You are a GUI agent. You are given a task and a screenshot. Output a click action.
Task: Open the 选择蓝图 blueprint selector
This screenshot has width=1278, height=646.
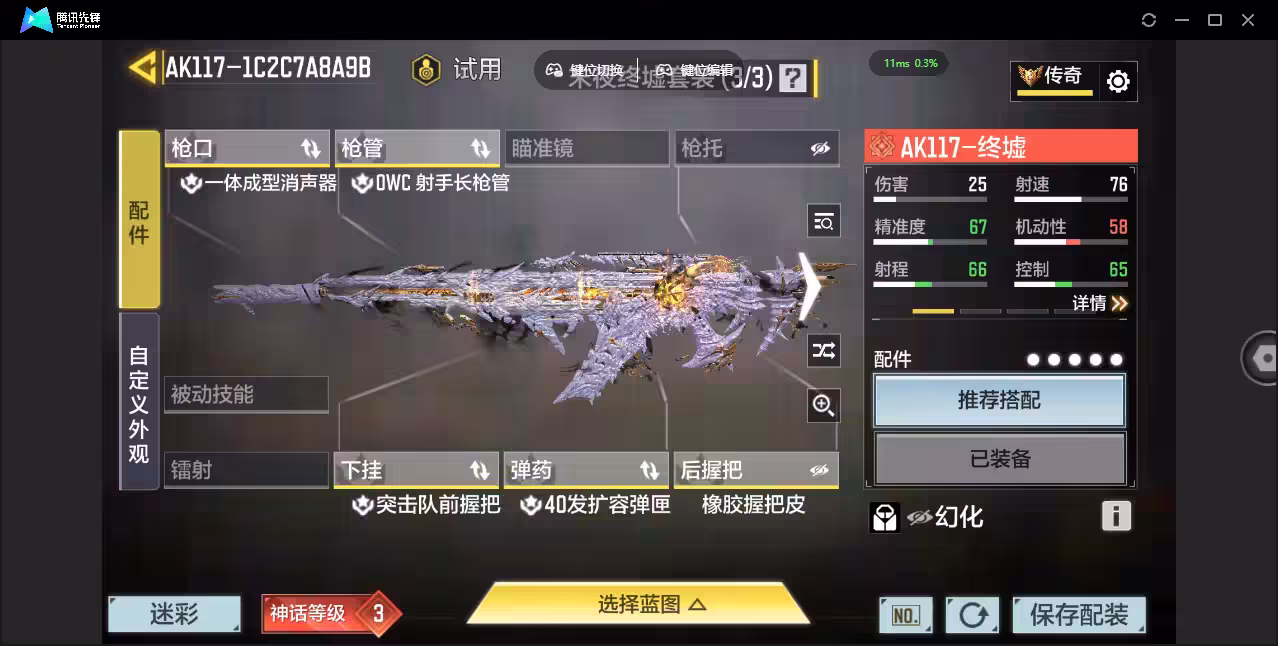pos(638,604)
